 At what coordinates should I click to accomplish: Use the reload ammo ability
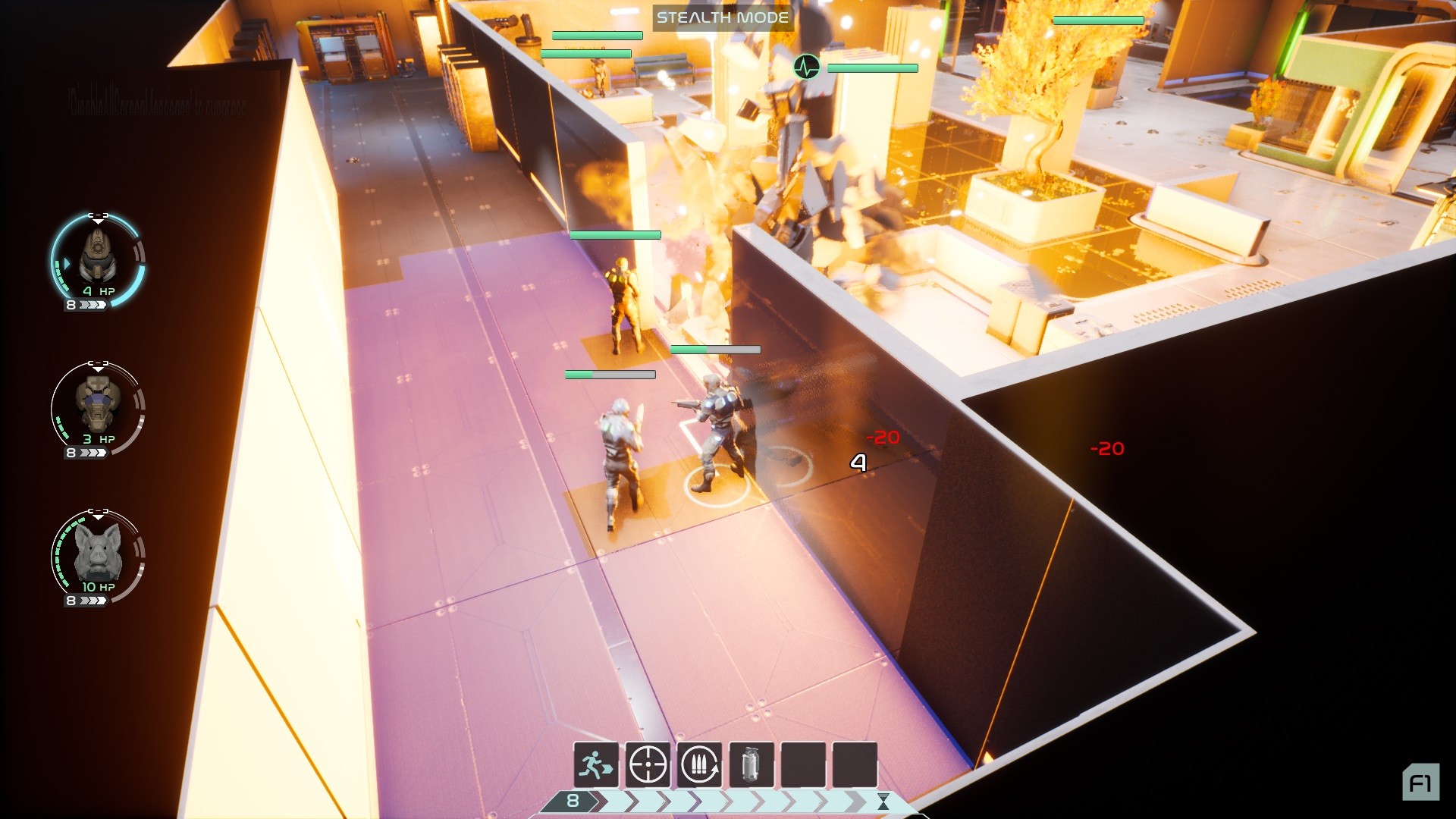[699, 764]
